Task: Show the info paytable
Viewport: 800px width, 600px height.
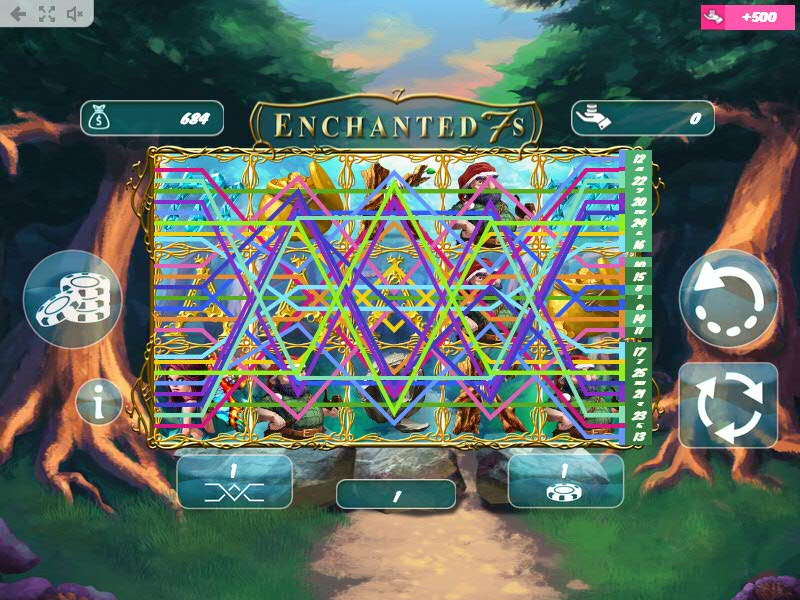Action: [99, 402]
